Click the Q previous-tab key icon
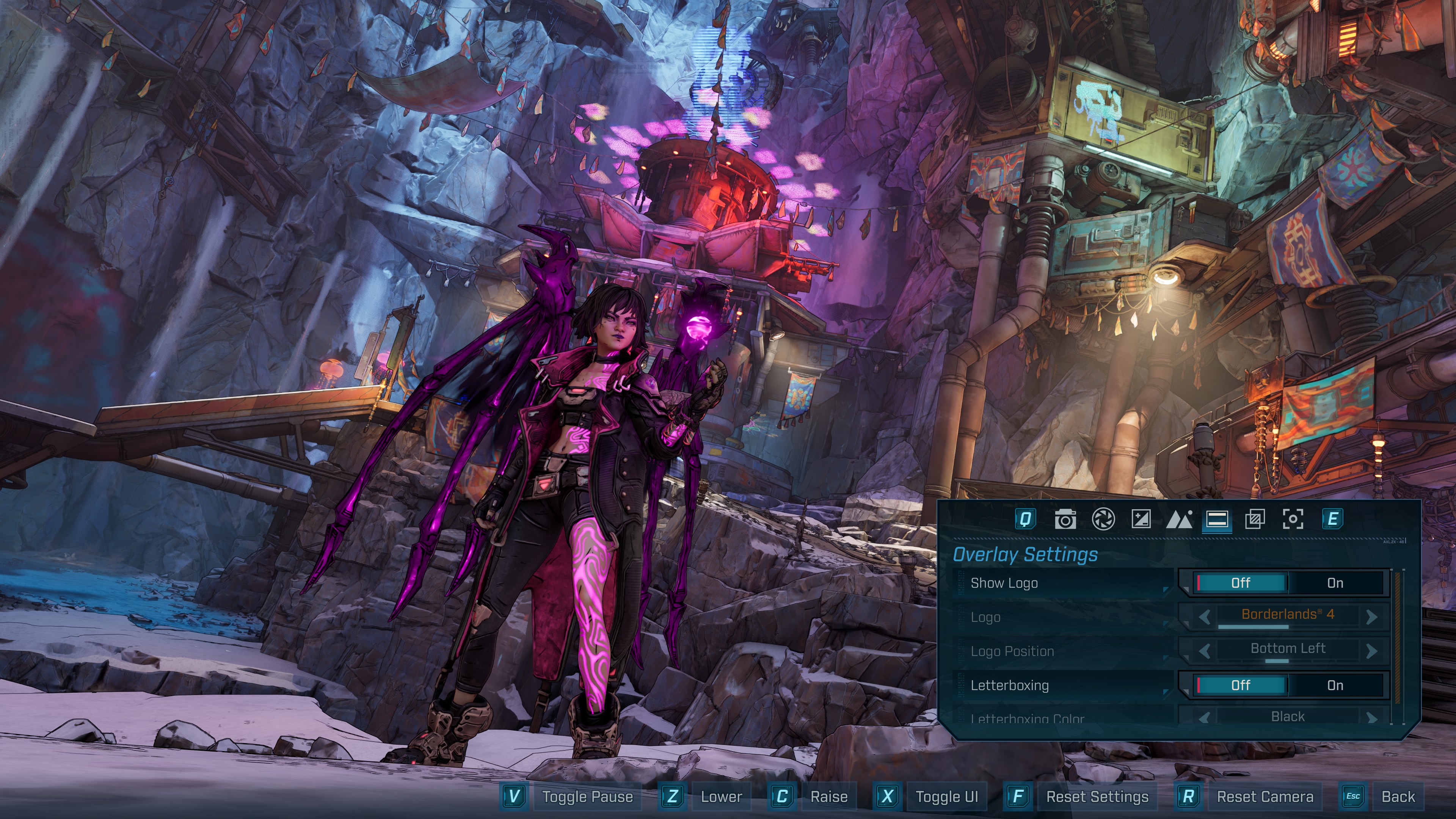 [1026, 521]
